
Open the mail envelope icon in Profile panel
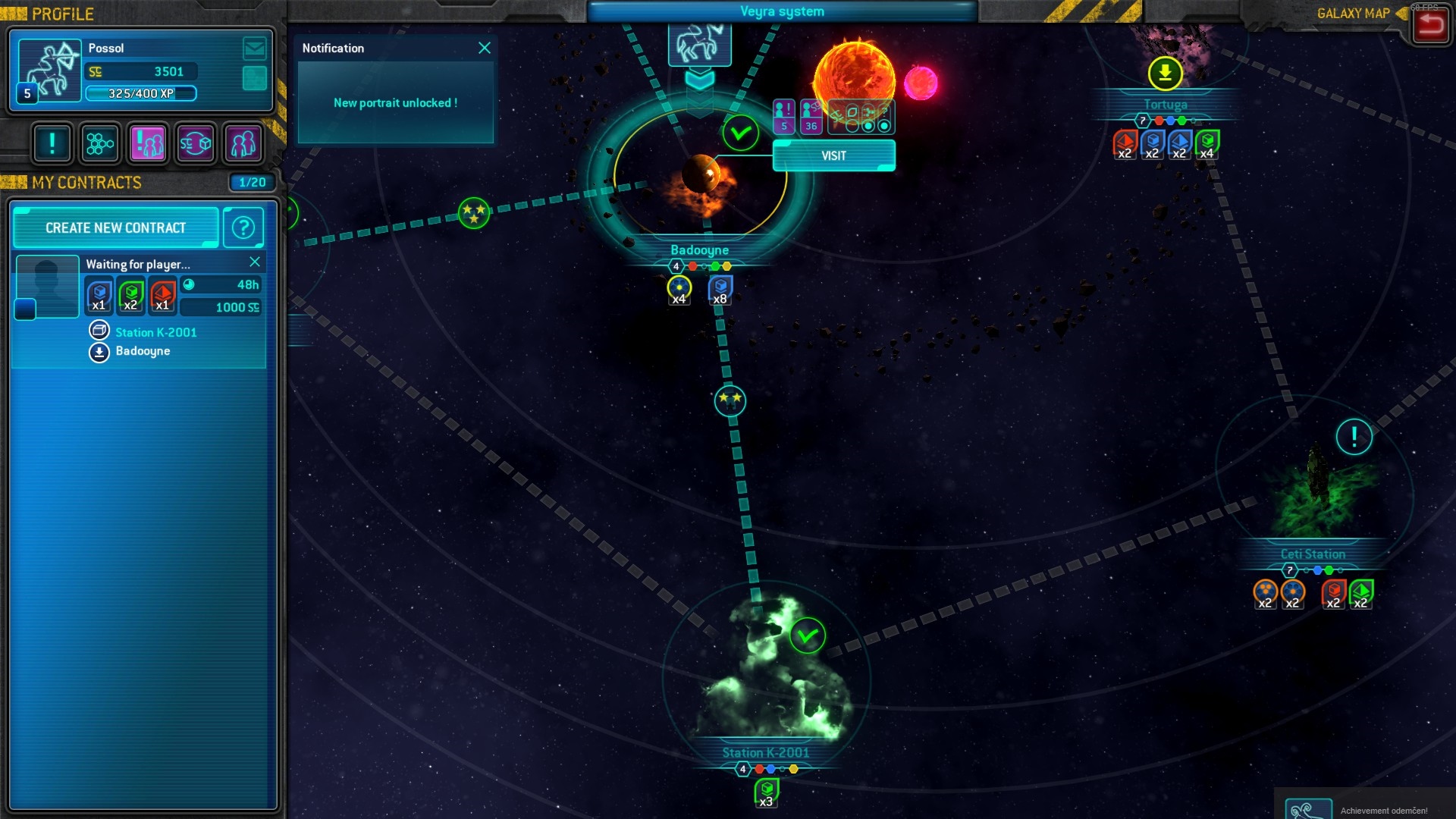(x=254, y=50)
